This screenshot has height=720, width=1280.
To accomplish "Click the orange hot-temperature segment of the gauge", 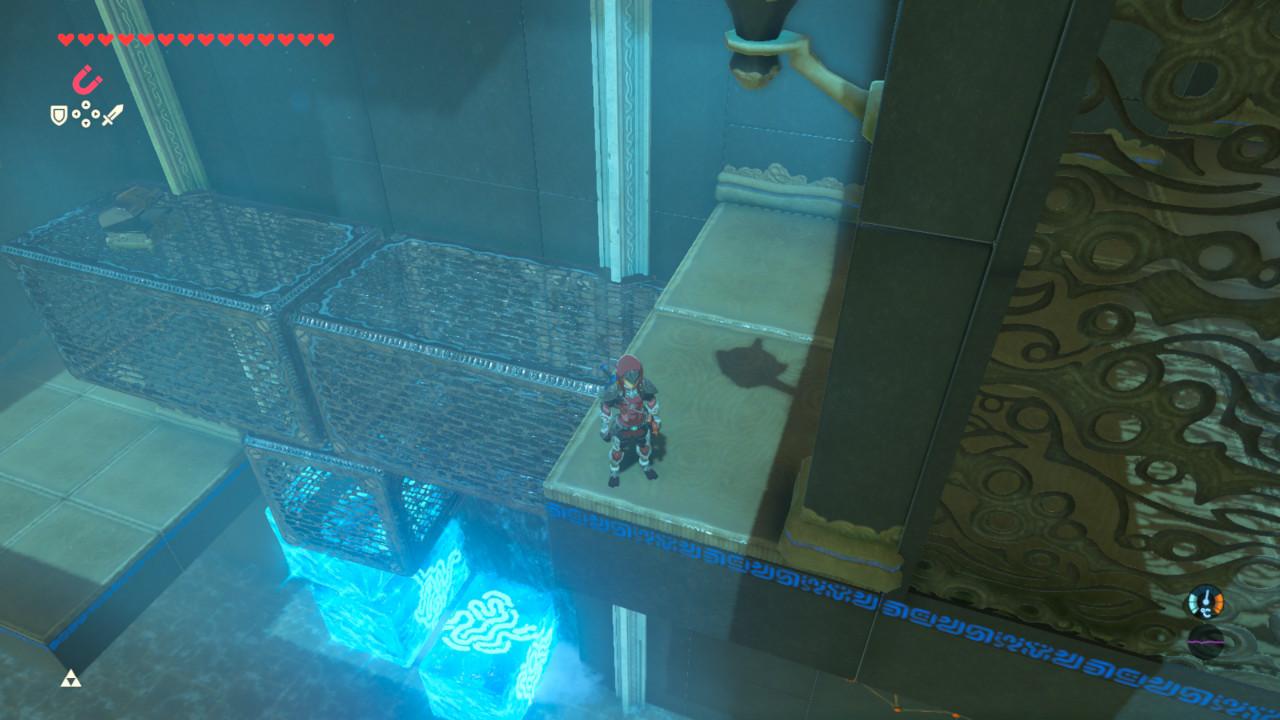I will tap(1218, 603).
